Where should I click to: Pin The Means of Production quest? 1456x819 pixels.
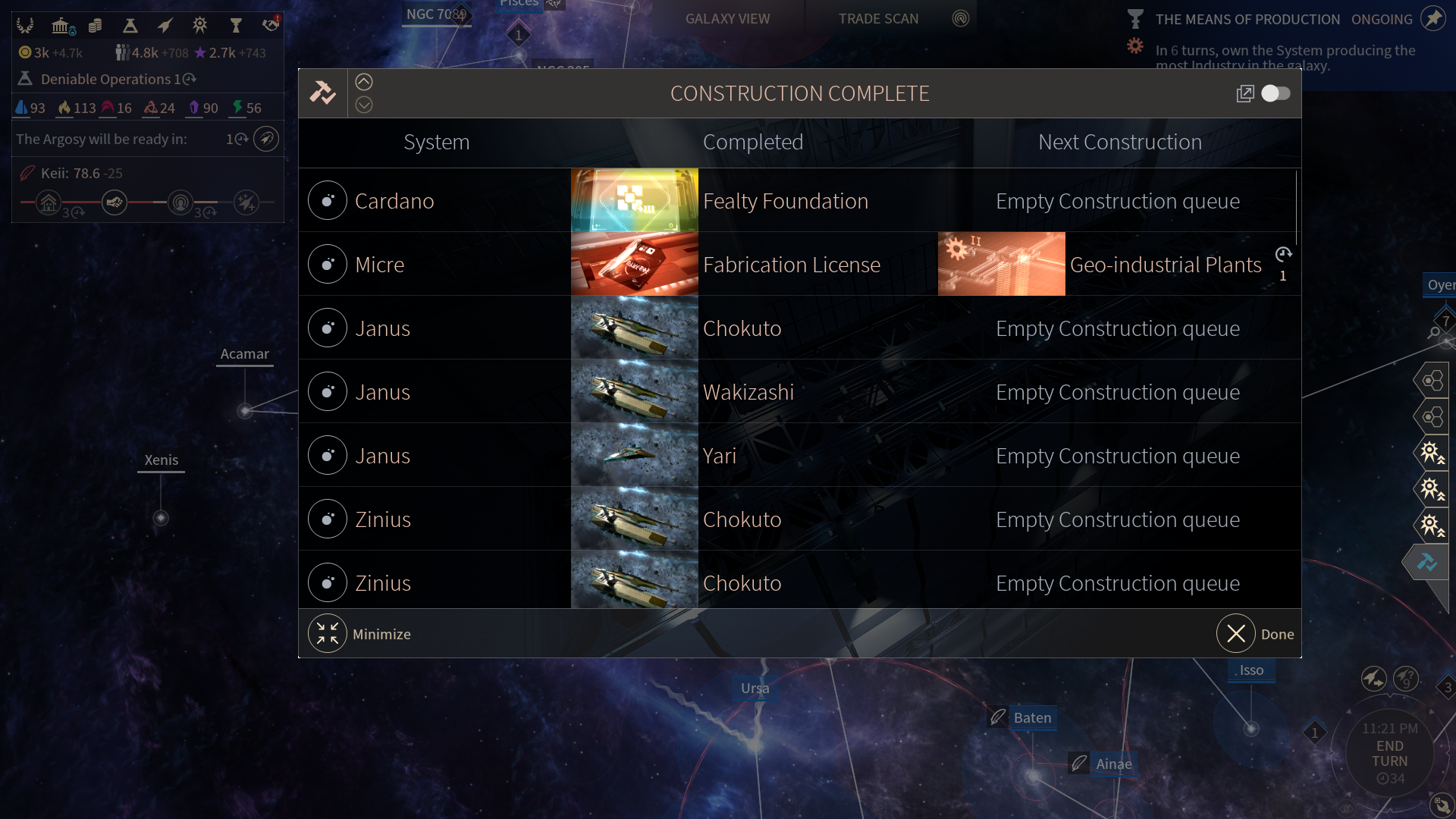[1432, 19]
